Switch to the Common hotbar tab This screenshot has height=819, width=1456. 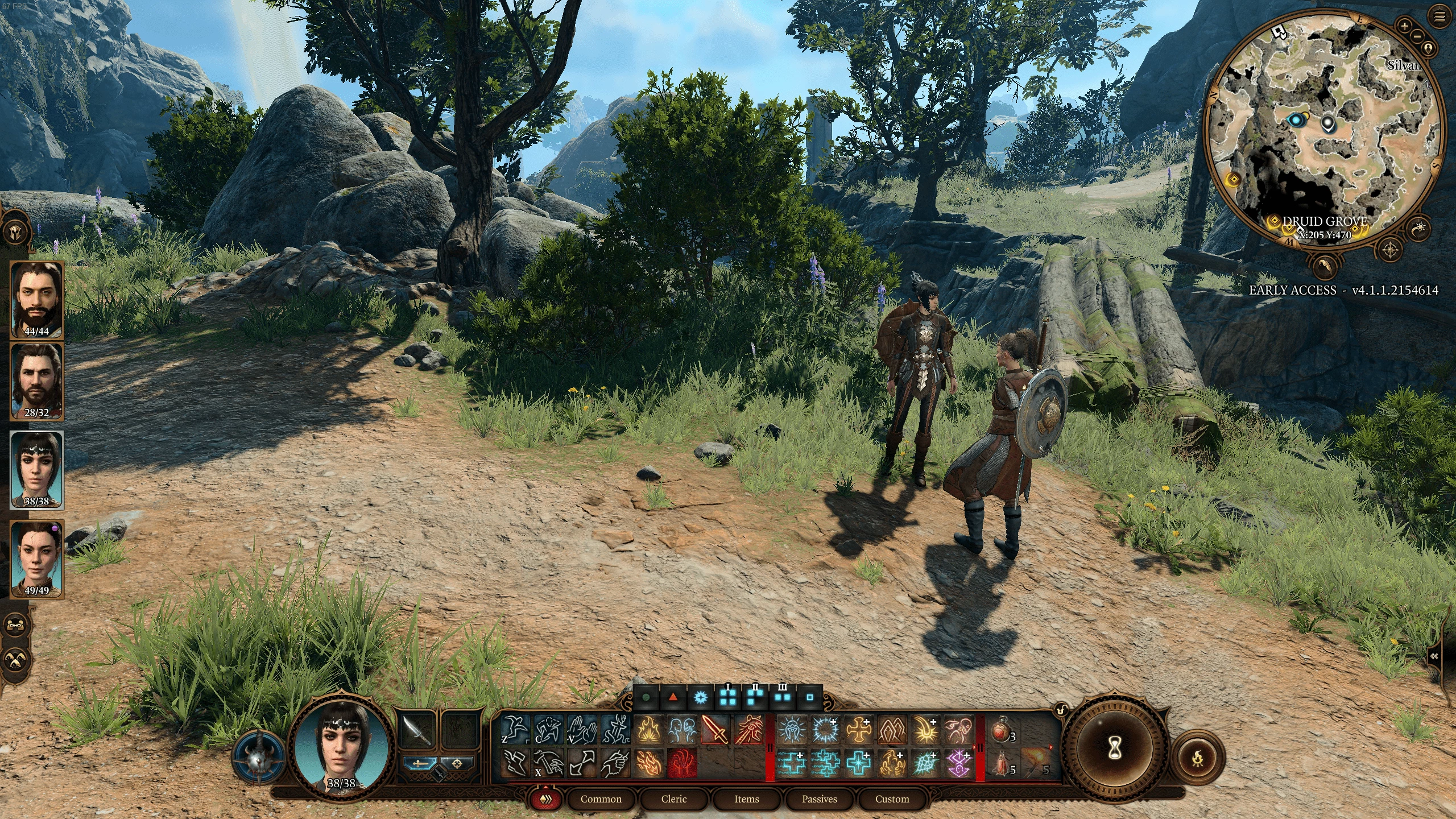pyautogui.click(x=601, y=799)
